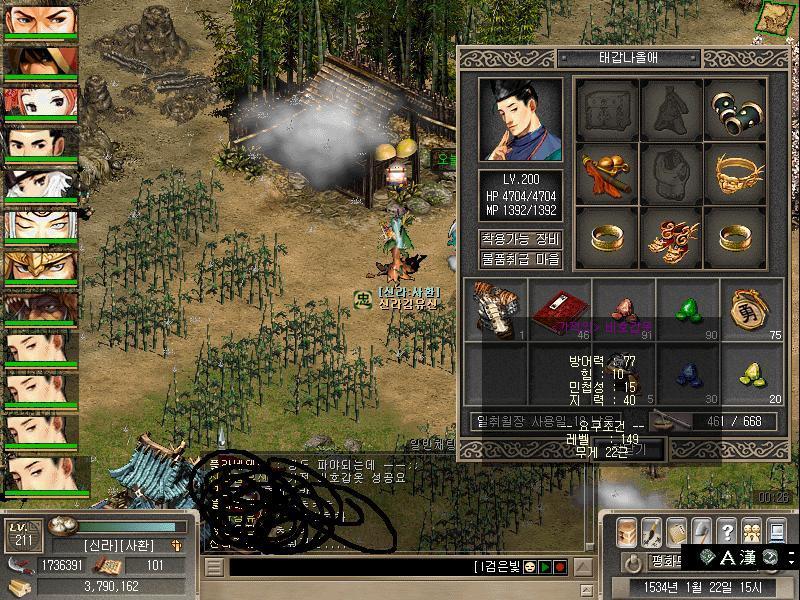Image resolution: width=800 pixels, height=600 pixels.
Task: Open the two-figures party button
Action: click(x=751, y=530)
